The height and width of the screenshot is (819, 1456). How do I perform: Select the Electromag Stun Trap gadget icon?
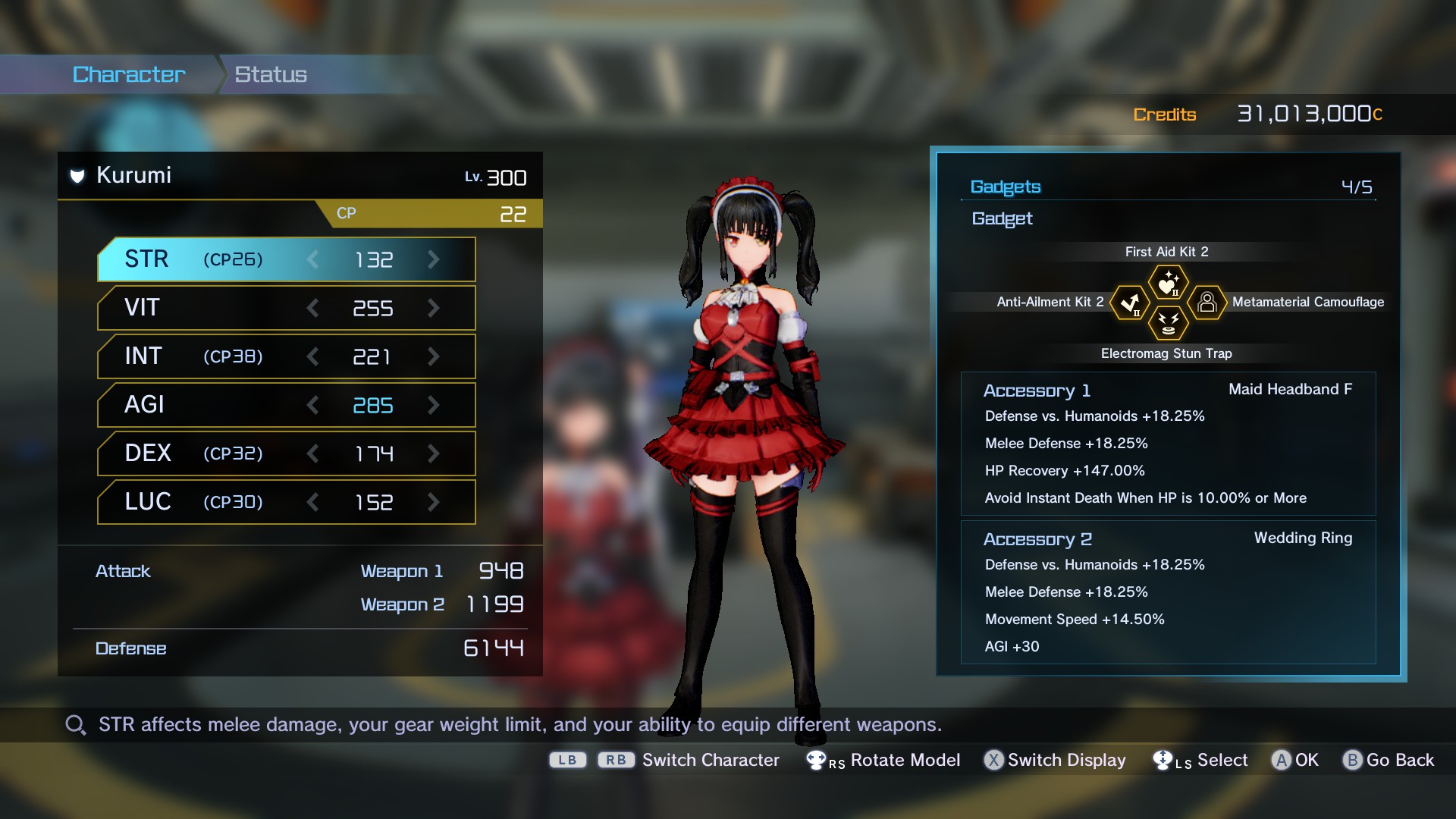(x=1168, y=323)
